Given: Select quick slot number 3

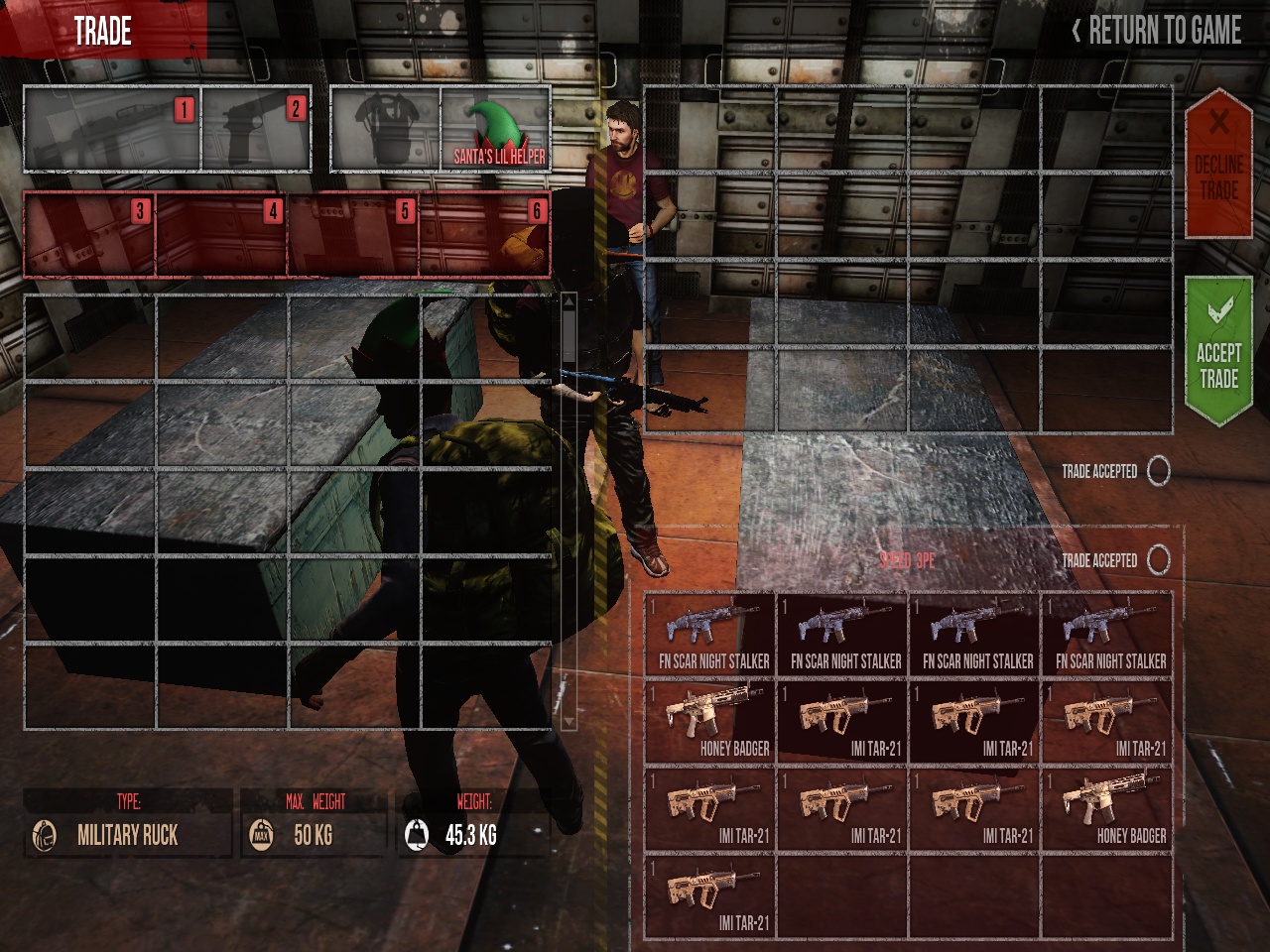Looking at the screenshot, I should 89,235.
